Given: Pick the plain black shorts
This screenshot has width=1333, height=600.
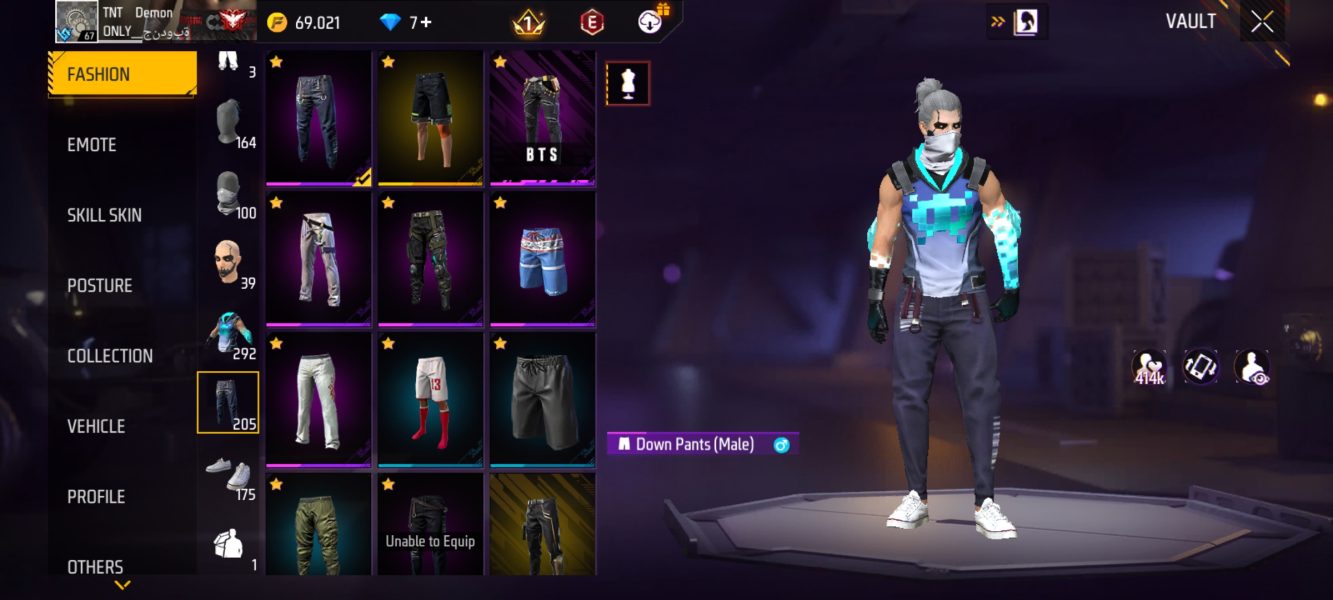Looking at the screenshot, I should 542,399.
